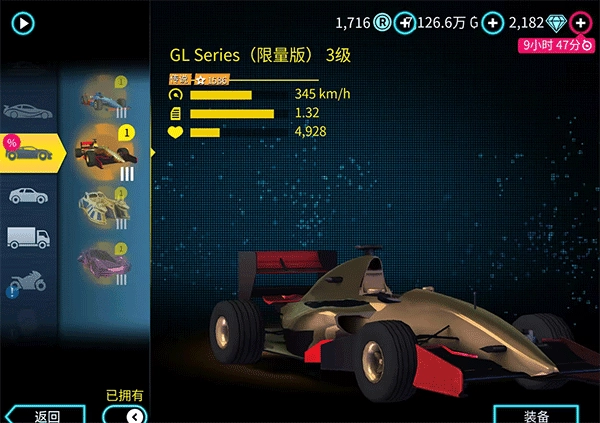This screenshot has height=423, width=600.
Task: Go back with the 返回 button
Action: pyautogui.click(x=42, y=415)
